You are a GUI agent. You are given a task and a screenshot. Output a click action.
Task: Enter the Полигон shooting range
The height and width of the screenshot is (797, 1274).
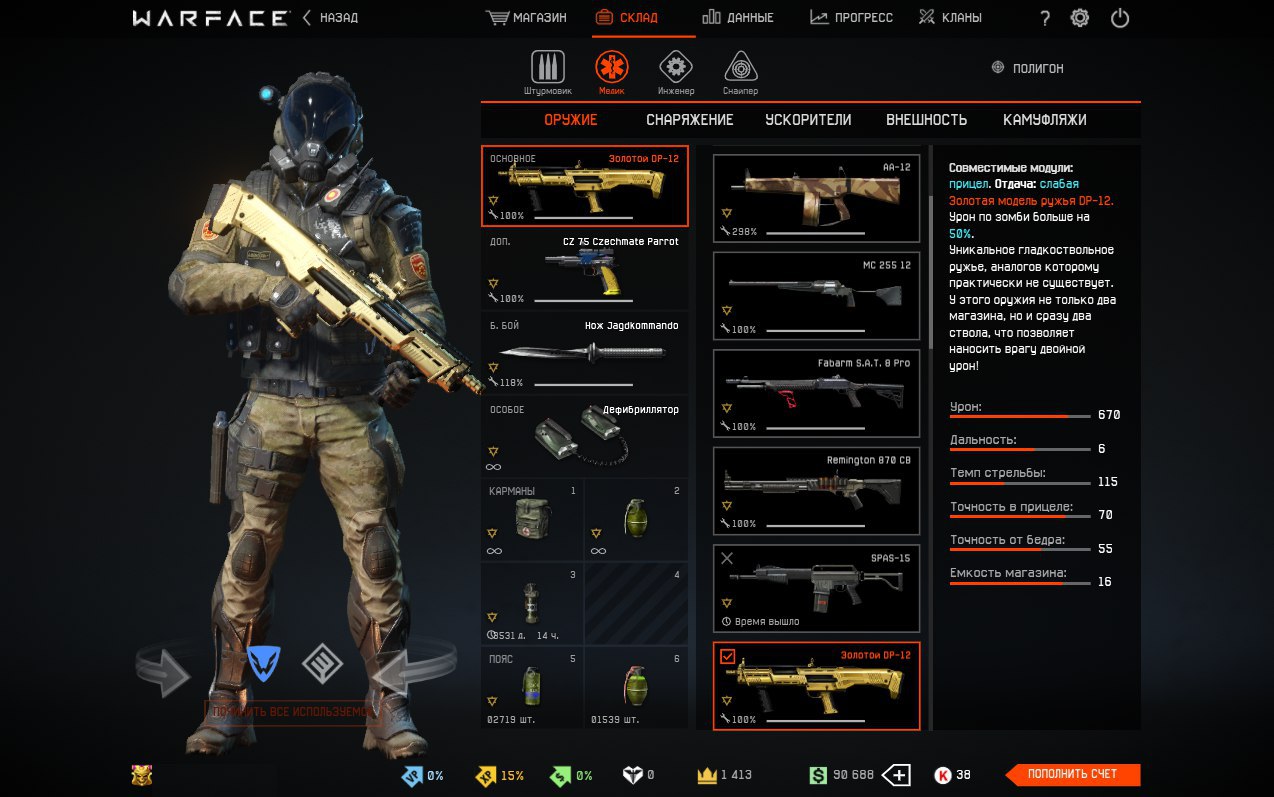click(1027, 68)
